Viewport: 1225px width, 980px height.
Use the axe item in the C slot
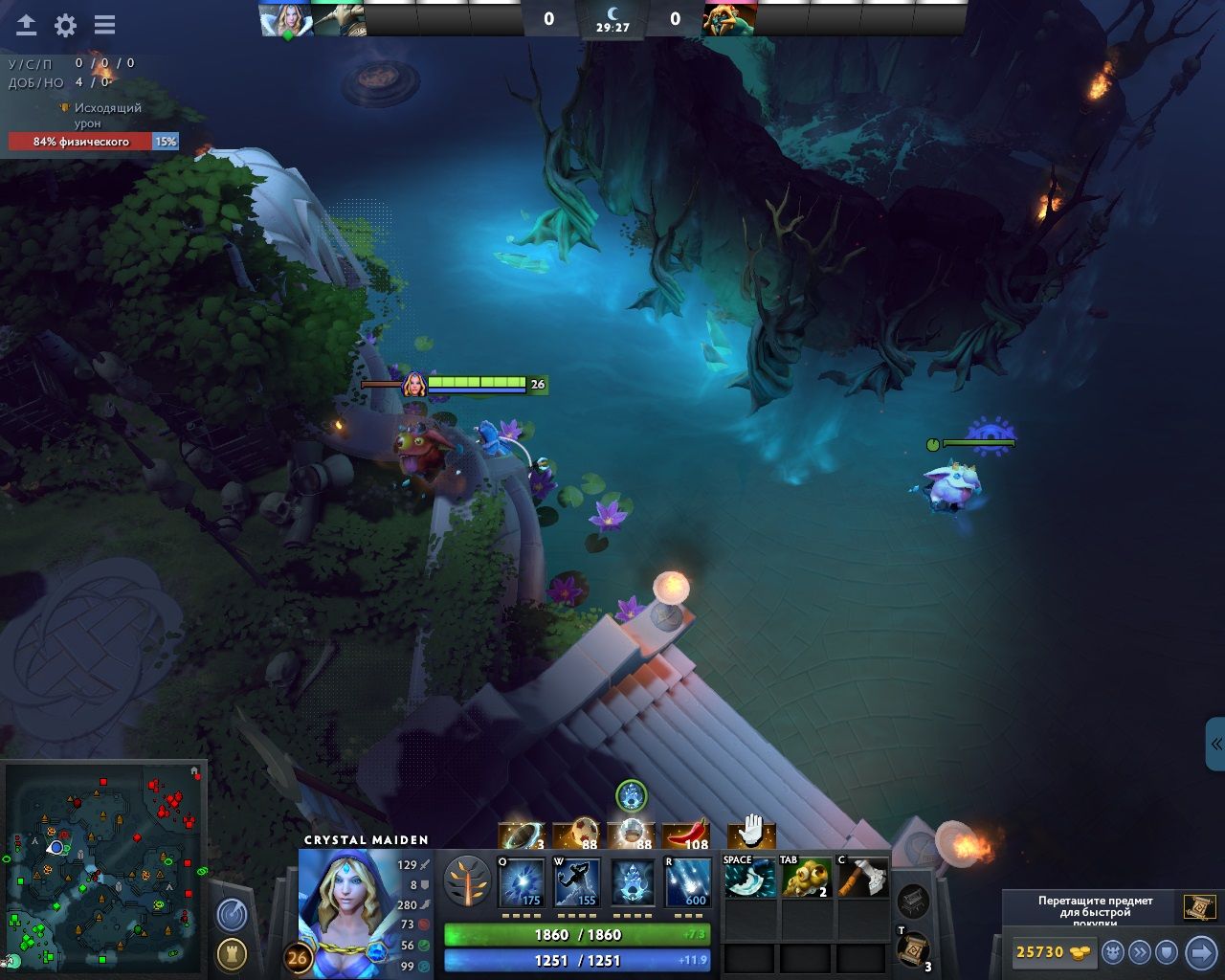tap(862, 878)
